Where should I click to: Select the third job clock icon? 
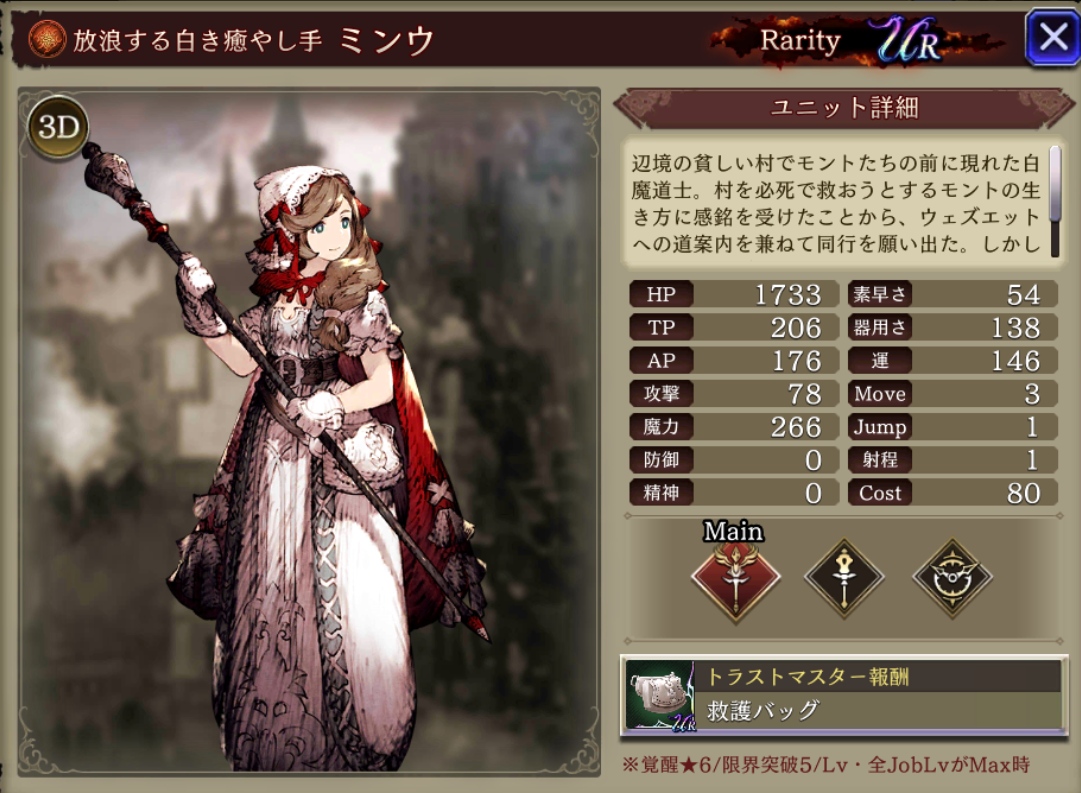pos(951,577)
